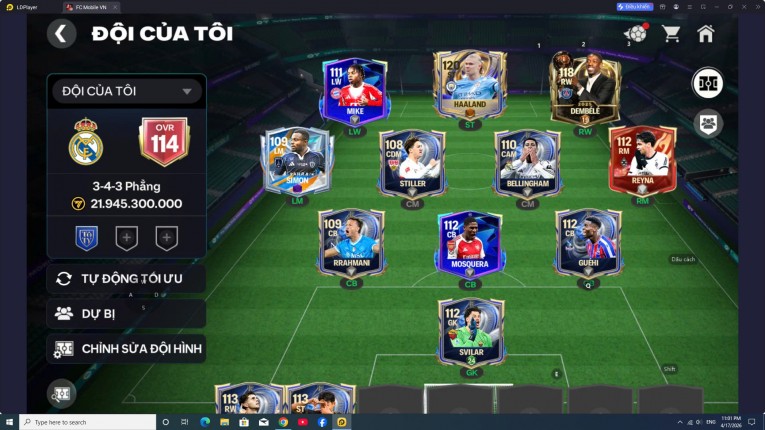The width and height of the screenshot is (765, 430).
Task: Select Dembélé right wing card
Action: pos(584,88)
